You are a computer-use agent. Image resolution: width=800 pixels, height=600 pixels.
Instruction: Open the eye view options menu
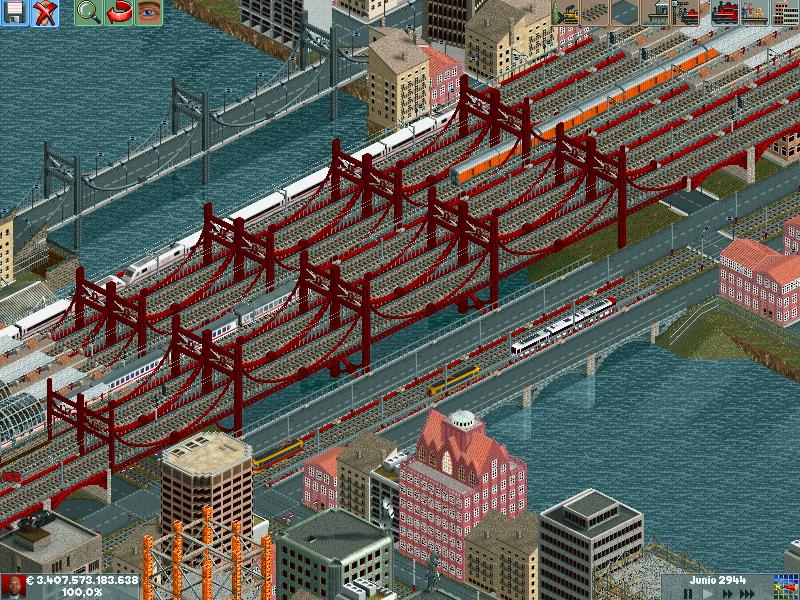tap(148, 13)
